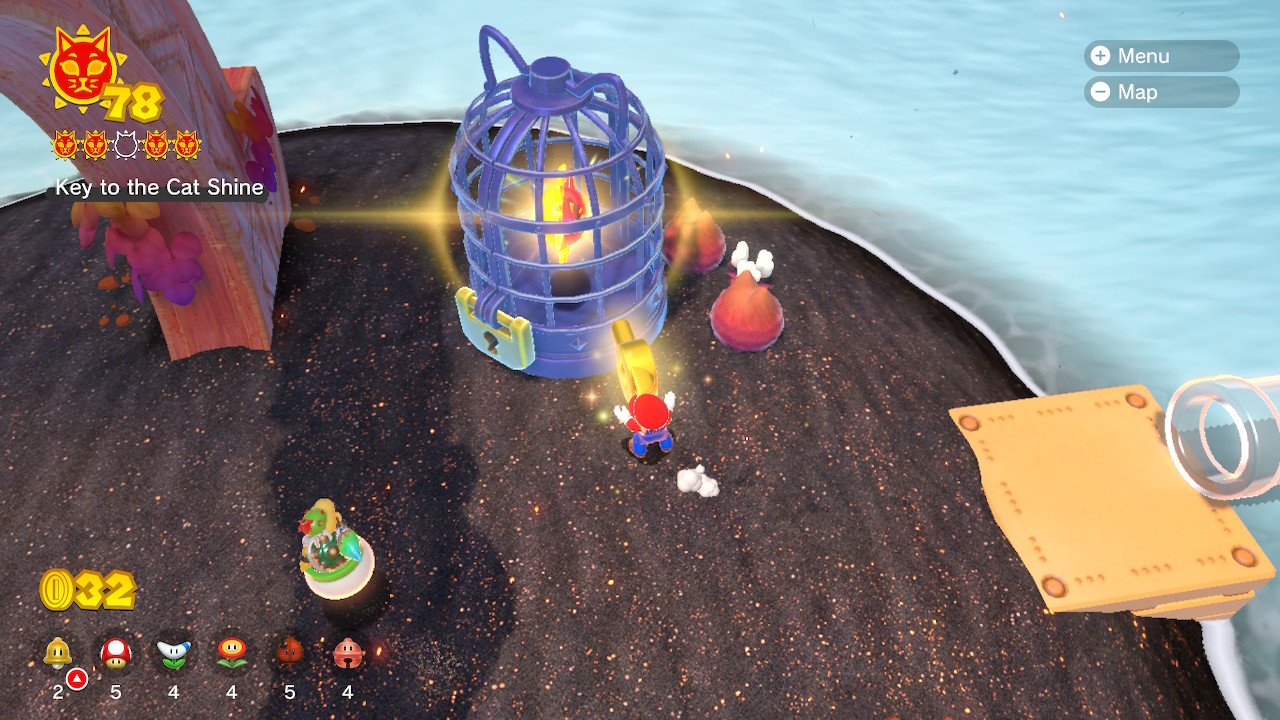Choose the Boomerang Flower item
This screenshot has height=720, width=1280.
pos(173,654)
